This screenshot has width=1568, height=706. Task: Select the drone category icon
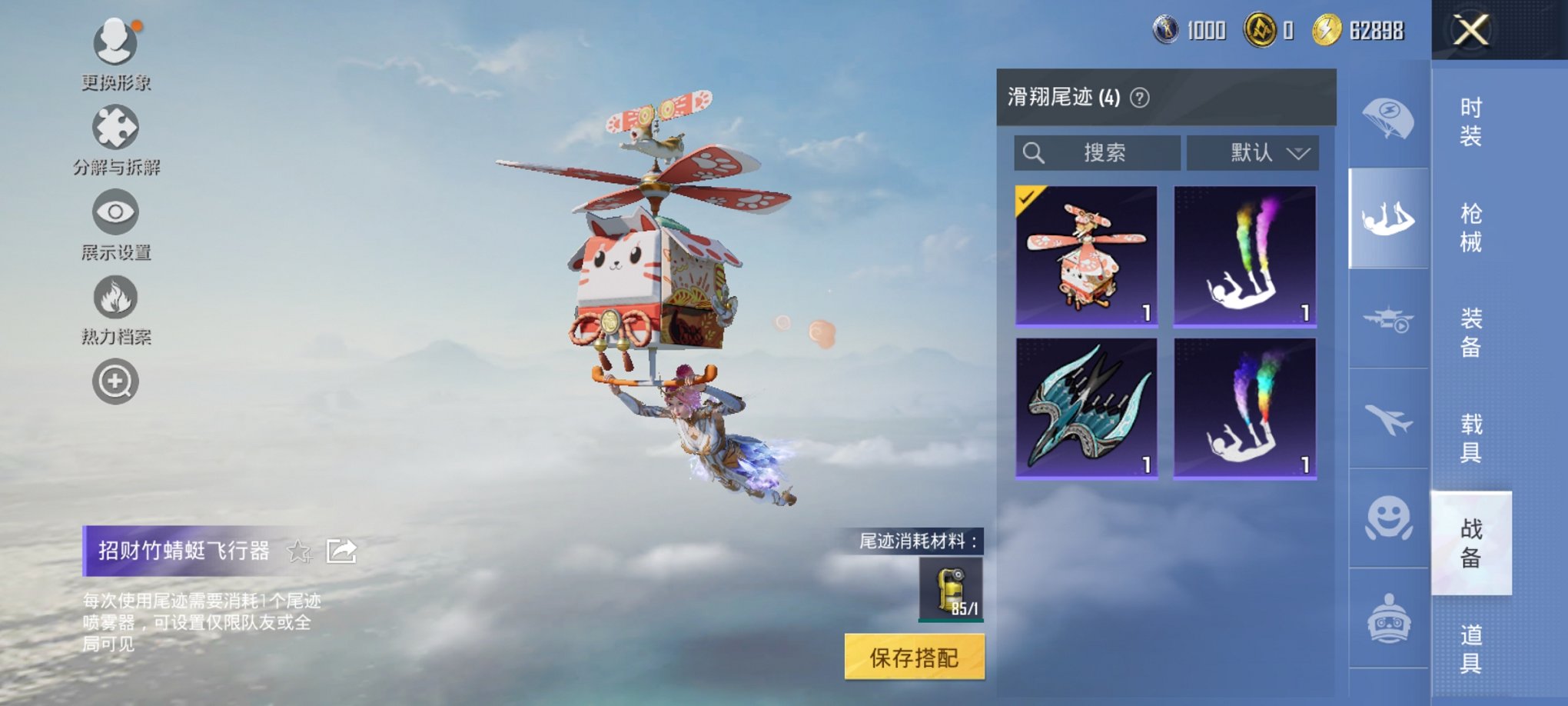1388,327
